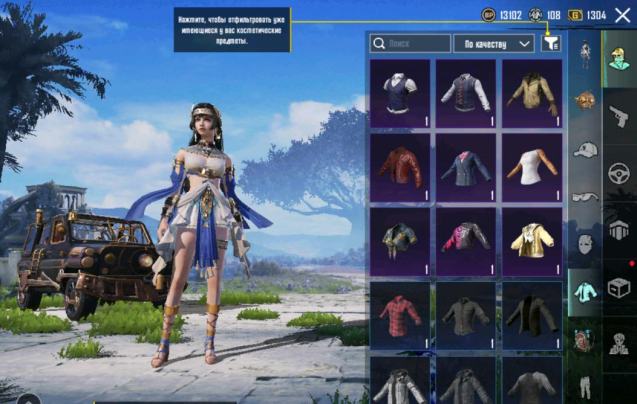
Task: Close the inventory screen
Action: 622,14
